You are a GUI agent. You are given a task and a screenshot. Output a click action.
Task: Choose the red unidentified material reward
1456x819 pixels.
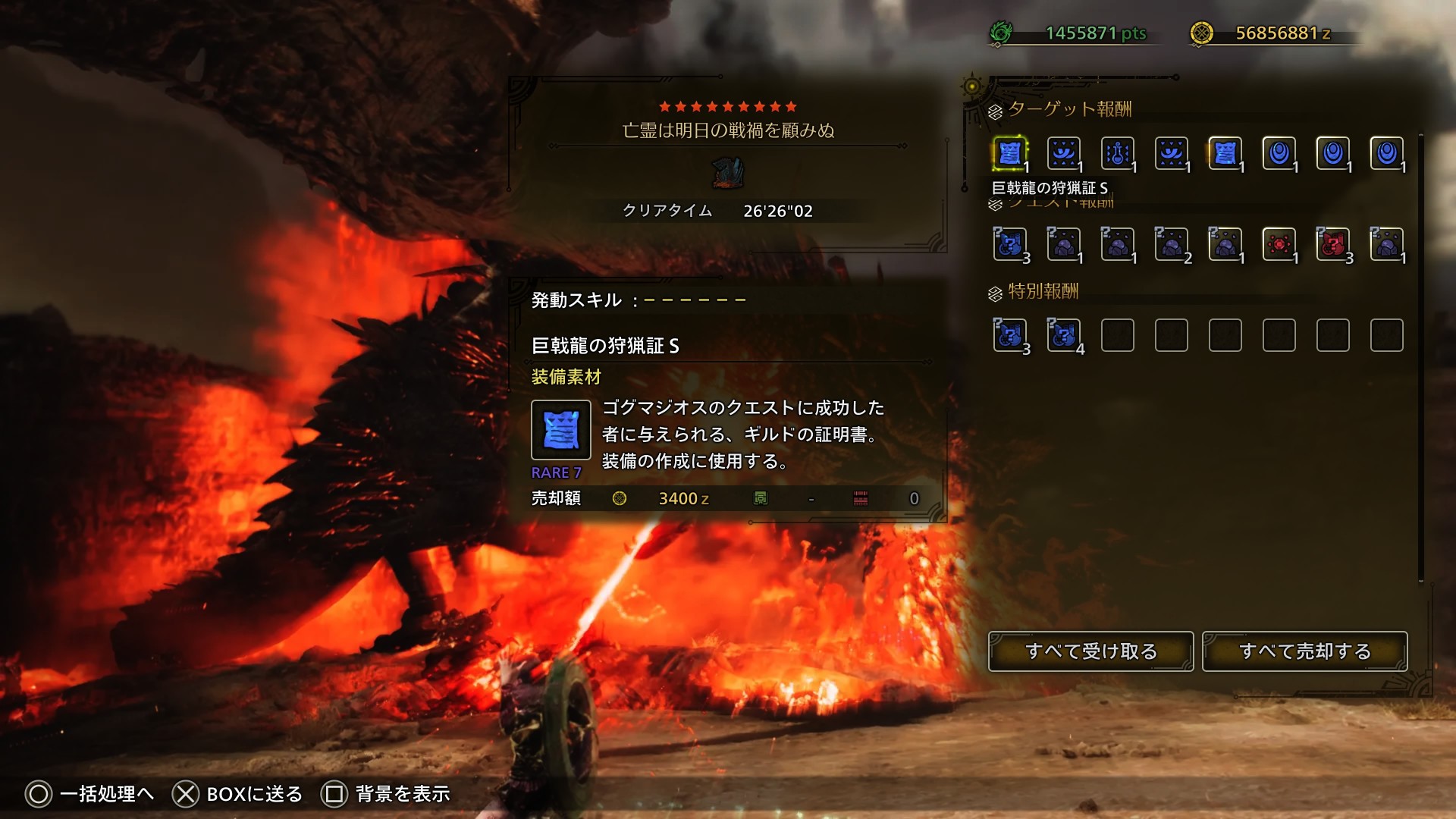click(x=1332, y=244)
